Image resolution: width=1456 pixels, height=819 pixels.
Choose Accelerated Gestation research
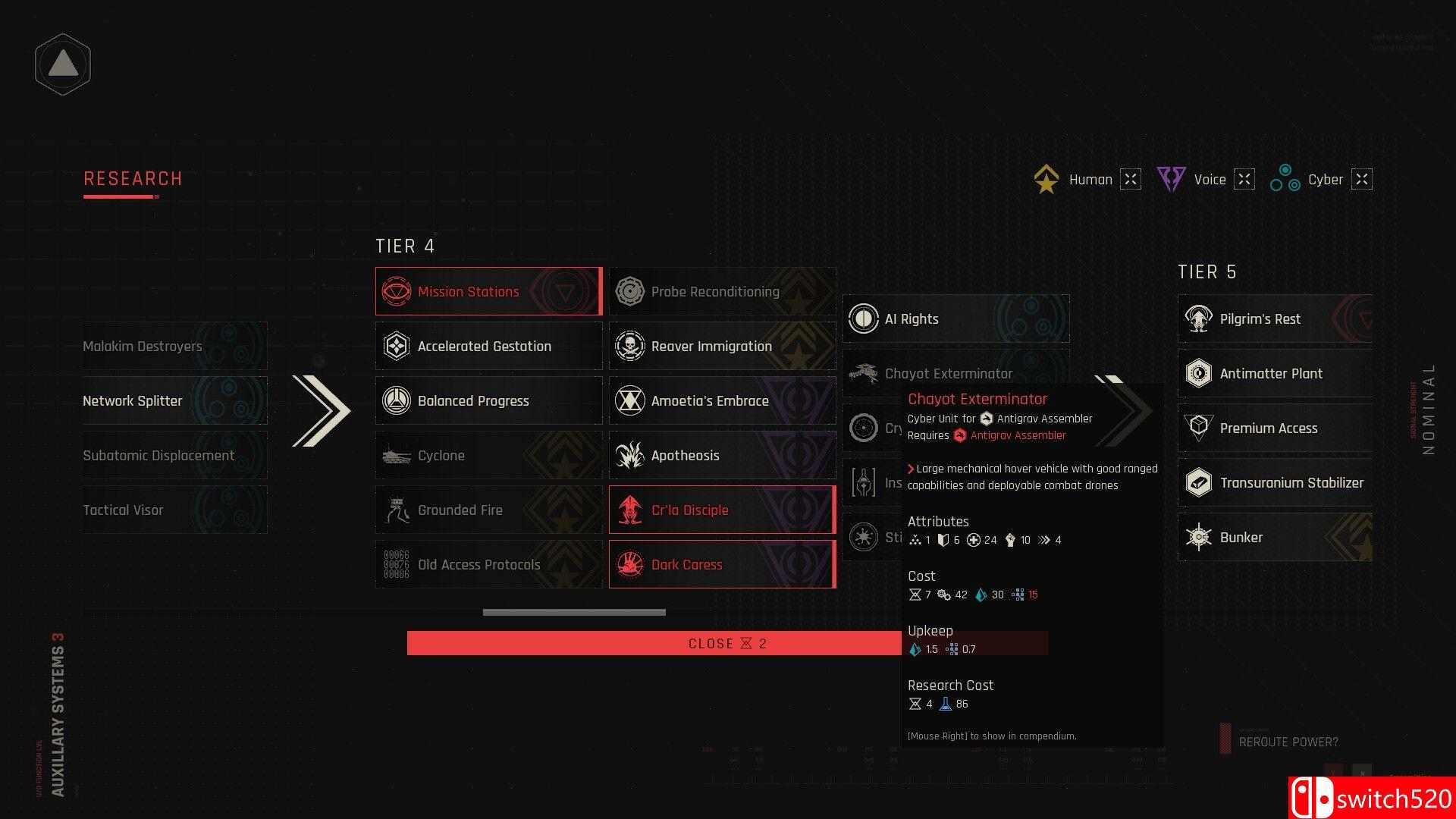[x=488, y=347]
